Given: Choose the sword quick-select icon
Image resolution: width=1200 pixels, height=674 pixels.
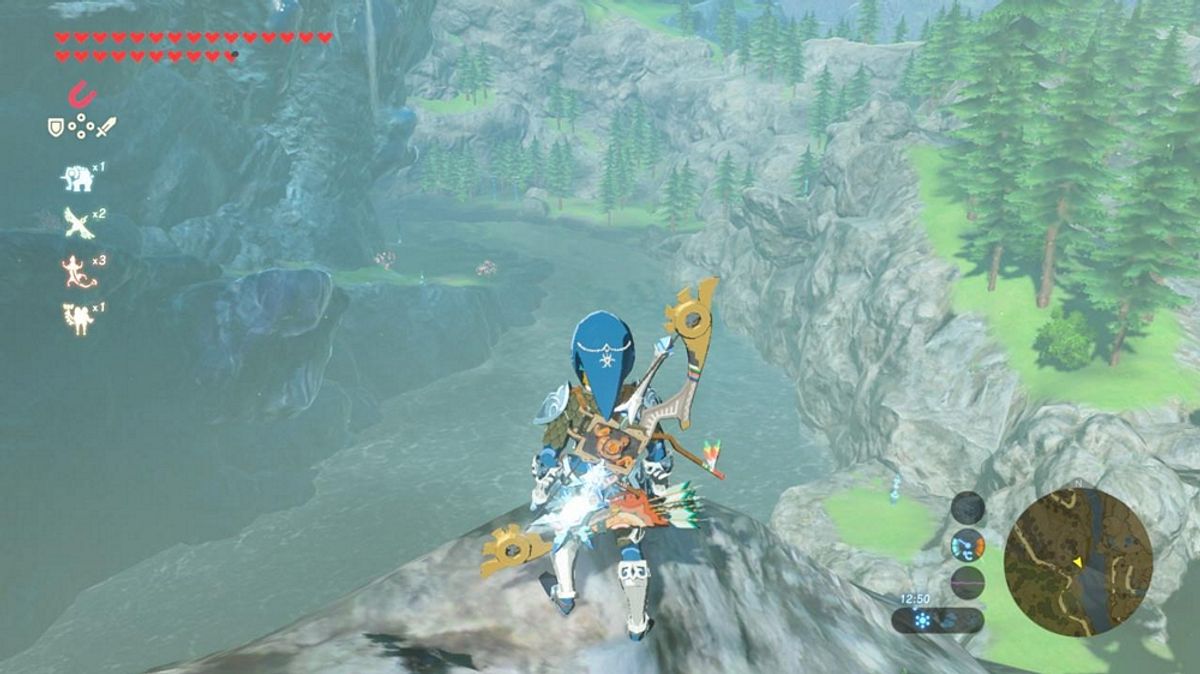Looking at the screenshot, I should [x=106, y=127].
